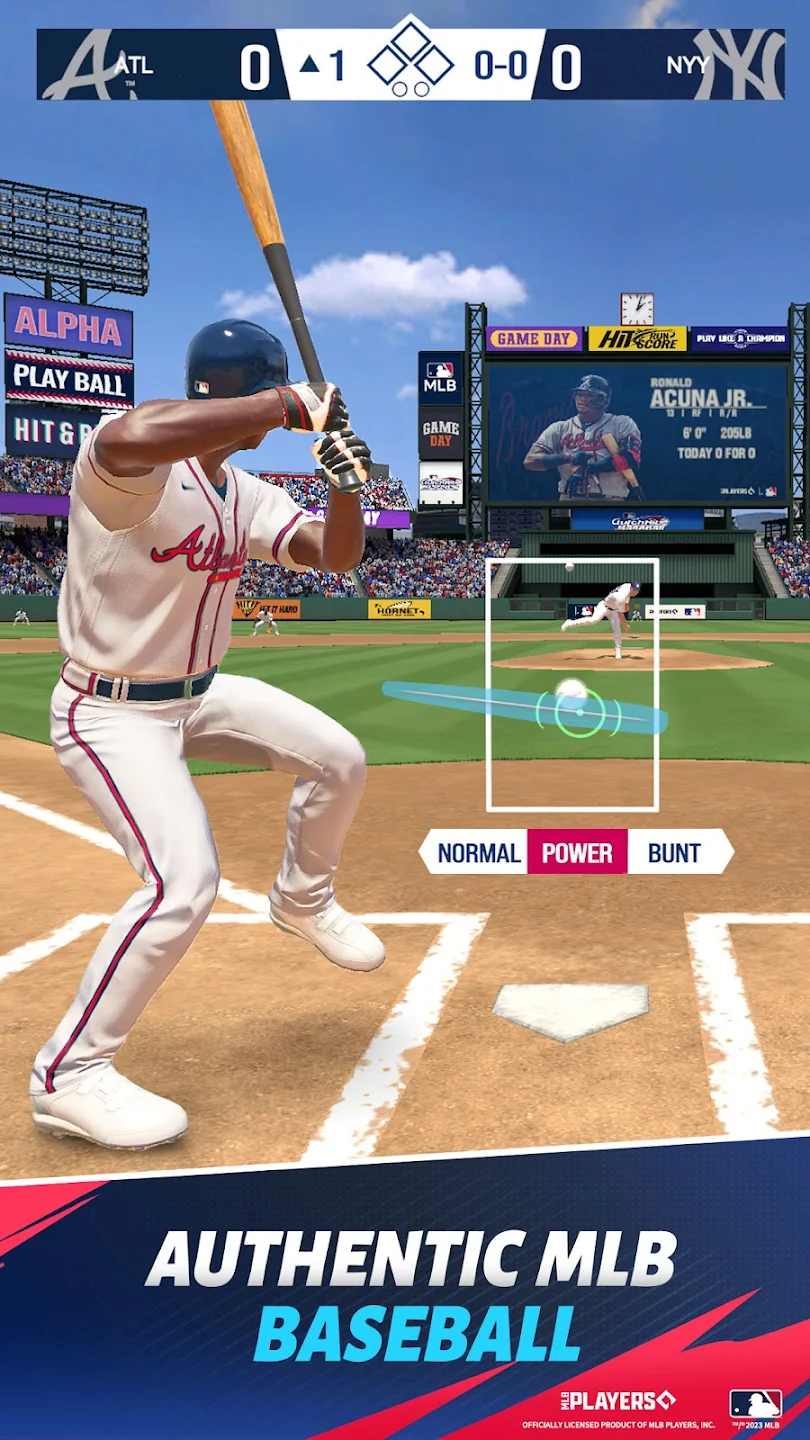This screenshot has width=810, height=1440.
Task: Select the NORMAL swing mode
Action: pyautogui.click(x=478, y=853)
